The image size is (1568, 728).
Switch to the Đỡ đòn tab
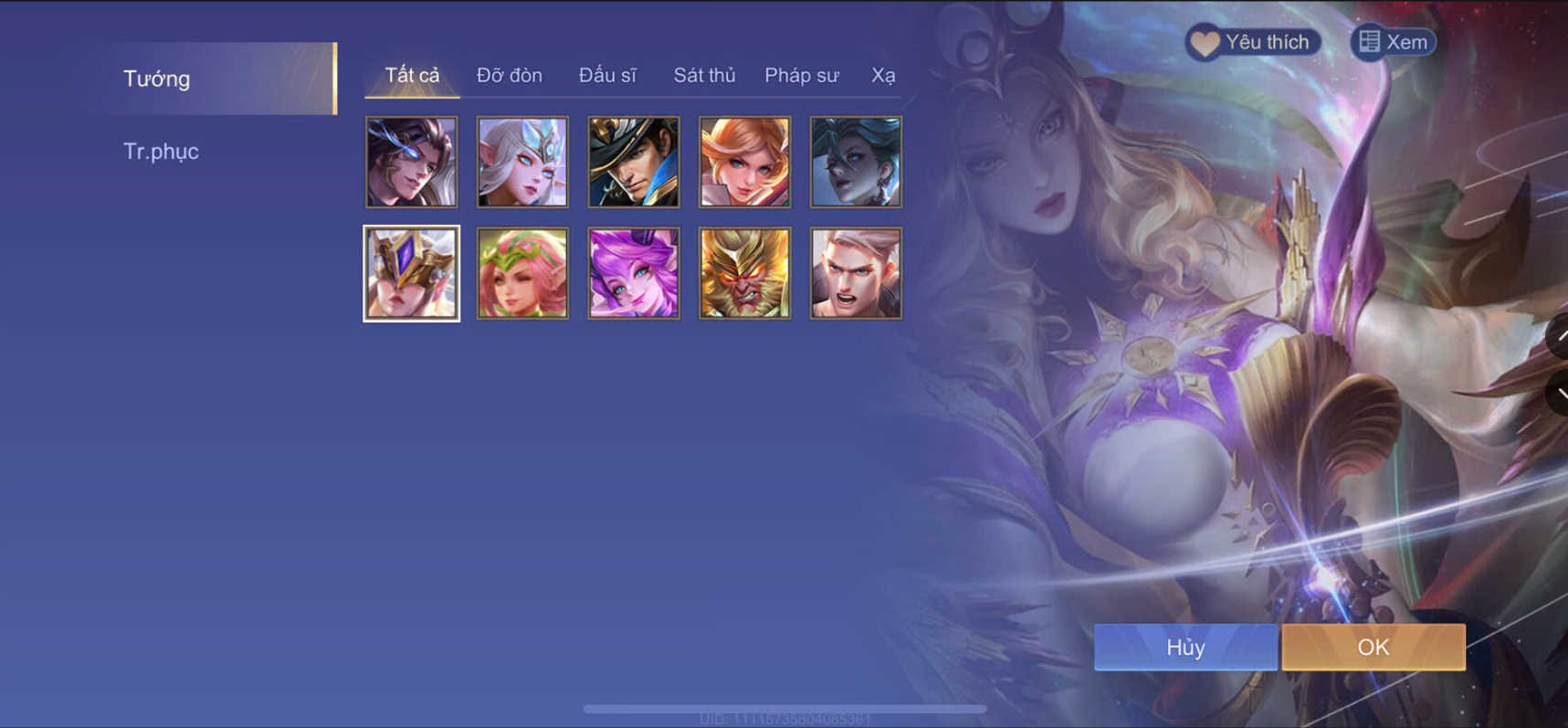coord(509,76)
